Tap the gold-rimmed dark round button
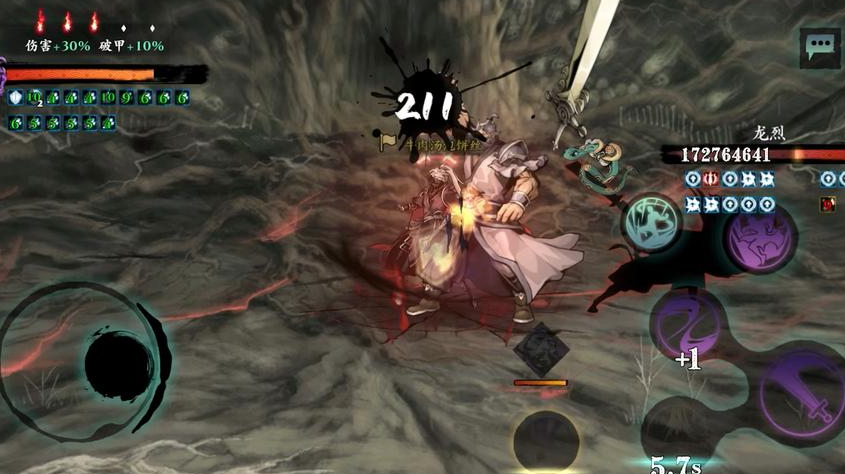Viewport: 845px width, 474px height. pyautogui.click(x=545, y=441)
